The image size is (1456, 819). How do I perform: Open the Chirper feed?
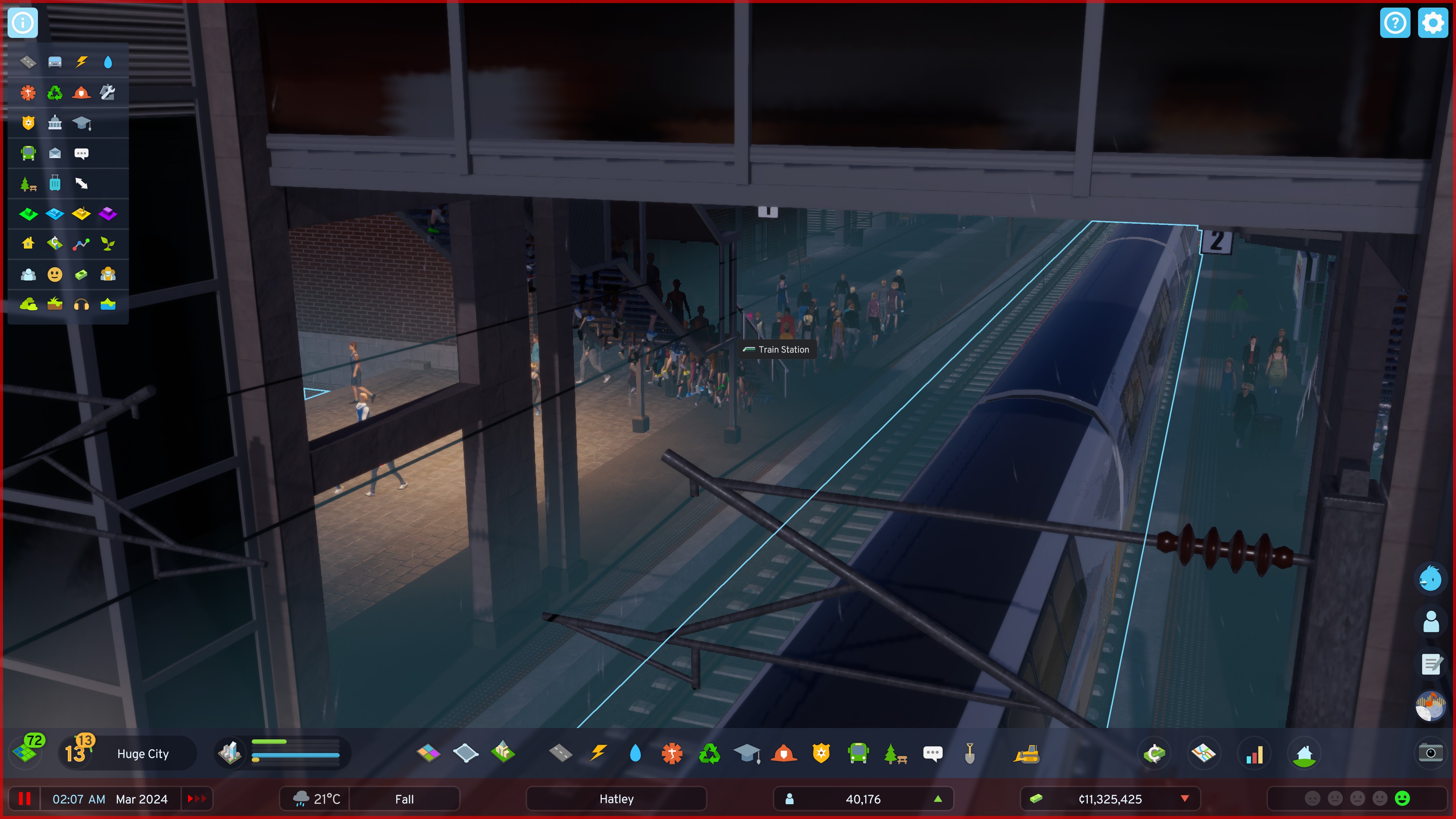tap(1431, 578)
